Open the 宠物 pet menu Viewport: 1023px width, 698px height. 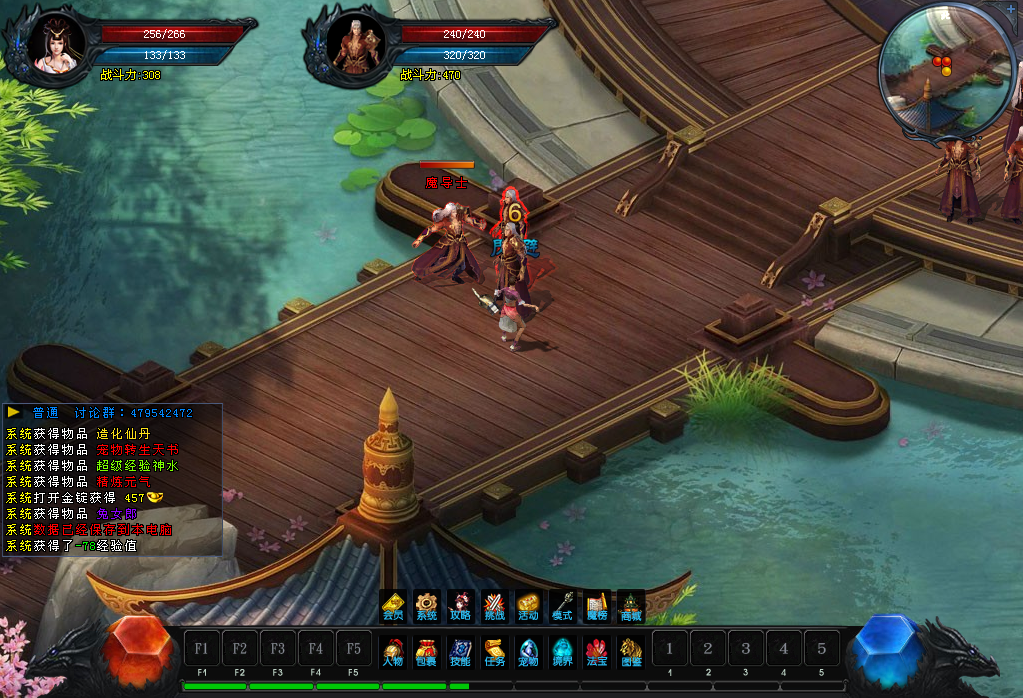tap(528, 652)
